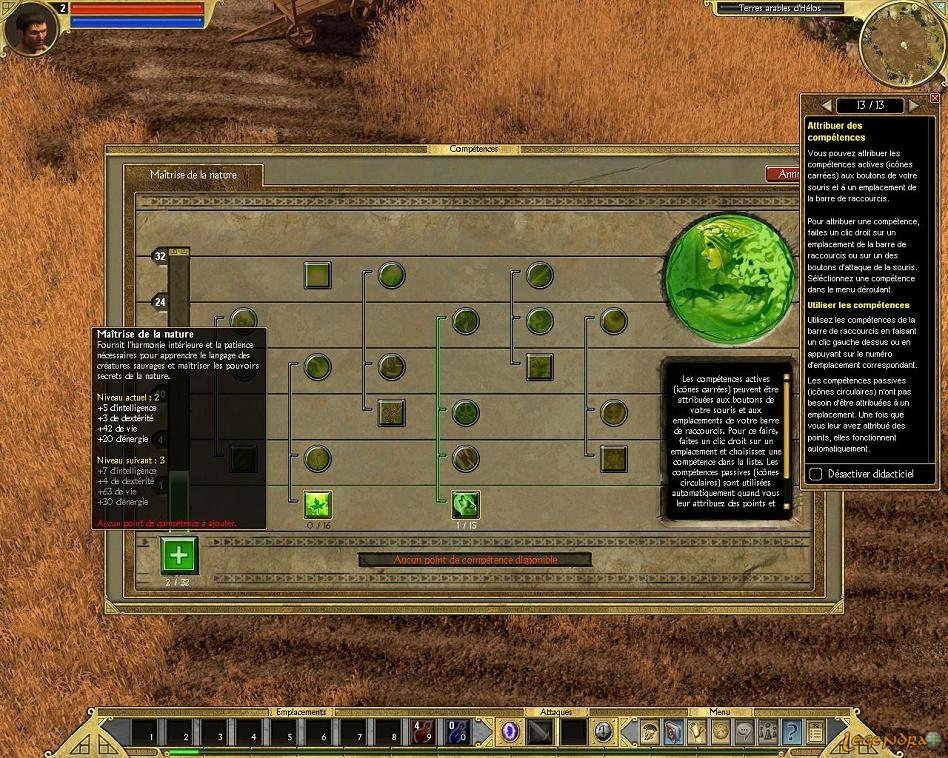Select the left-mouse weapon attack slot
Viewport: 948px width, 758px height.
coord(541,732)
